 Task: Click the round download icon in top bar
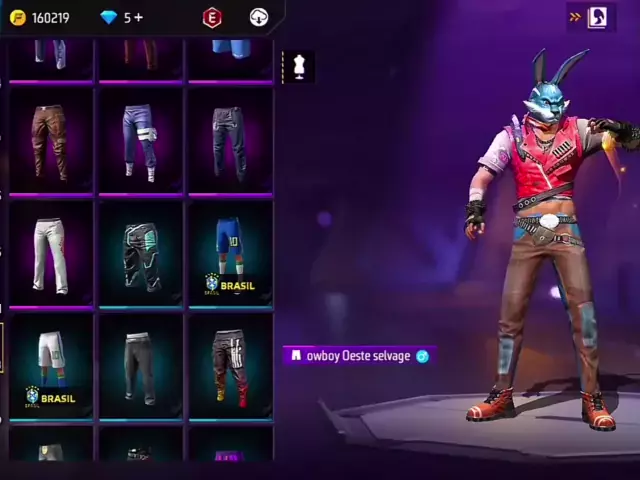(x=259, y=18)
